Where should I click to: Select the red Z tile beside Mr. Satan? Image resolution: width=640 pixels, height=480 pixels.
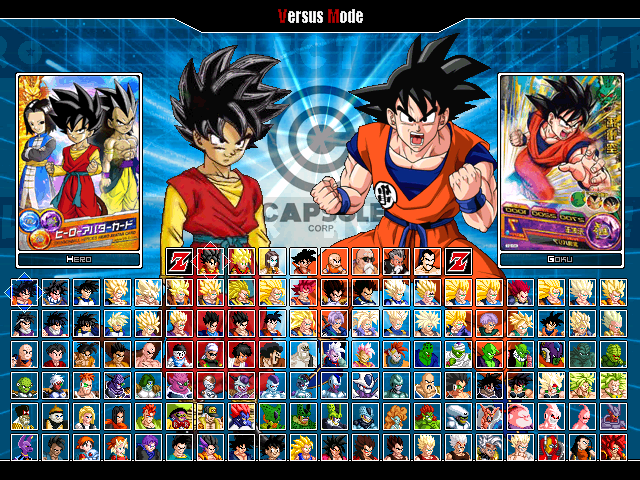458,262
